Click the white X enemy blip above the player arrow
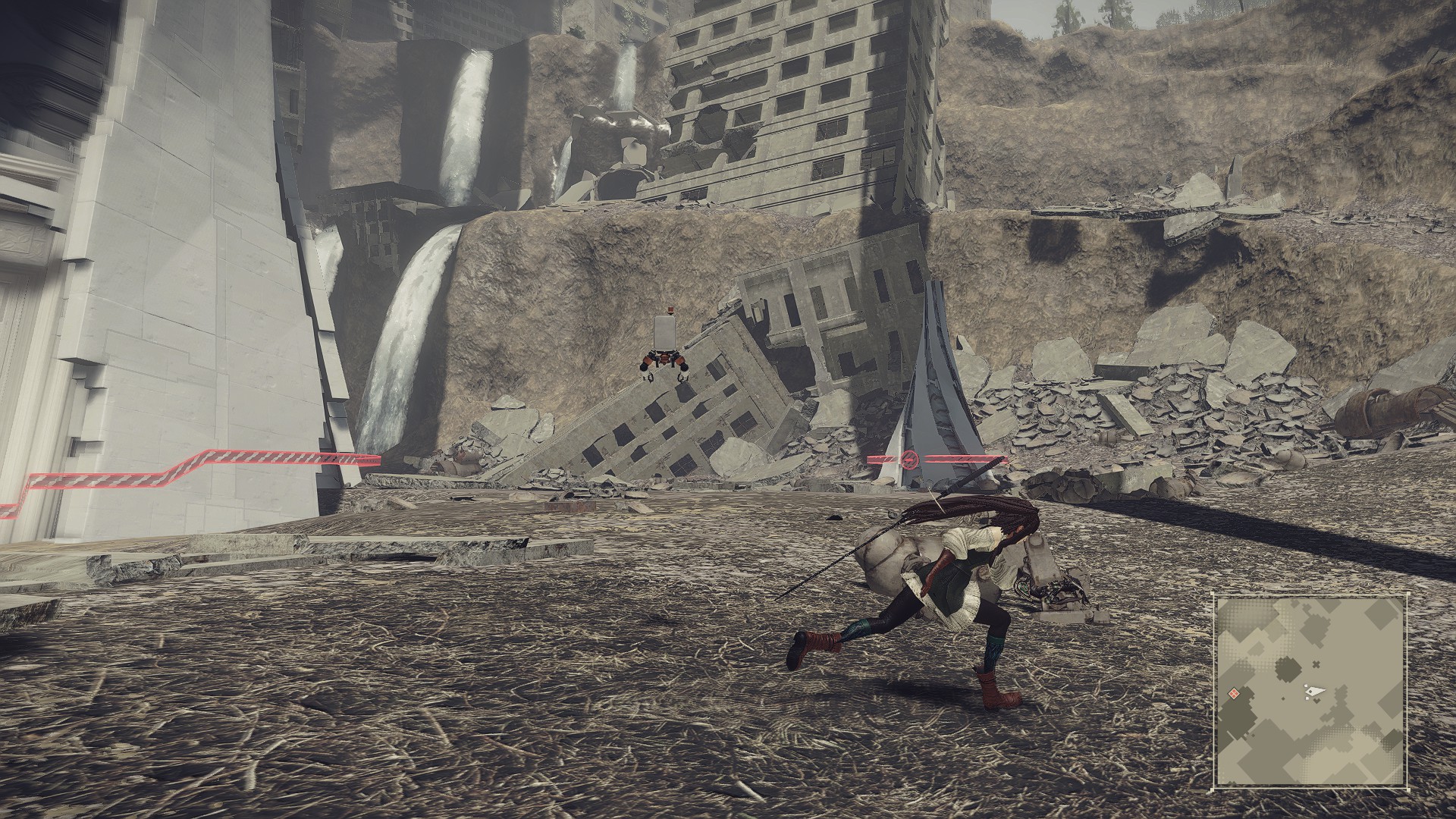 (1316, 664)
